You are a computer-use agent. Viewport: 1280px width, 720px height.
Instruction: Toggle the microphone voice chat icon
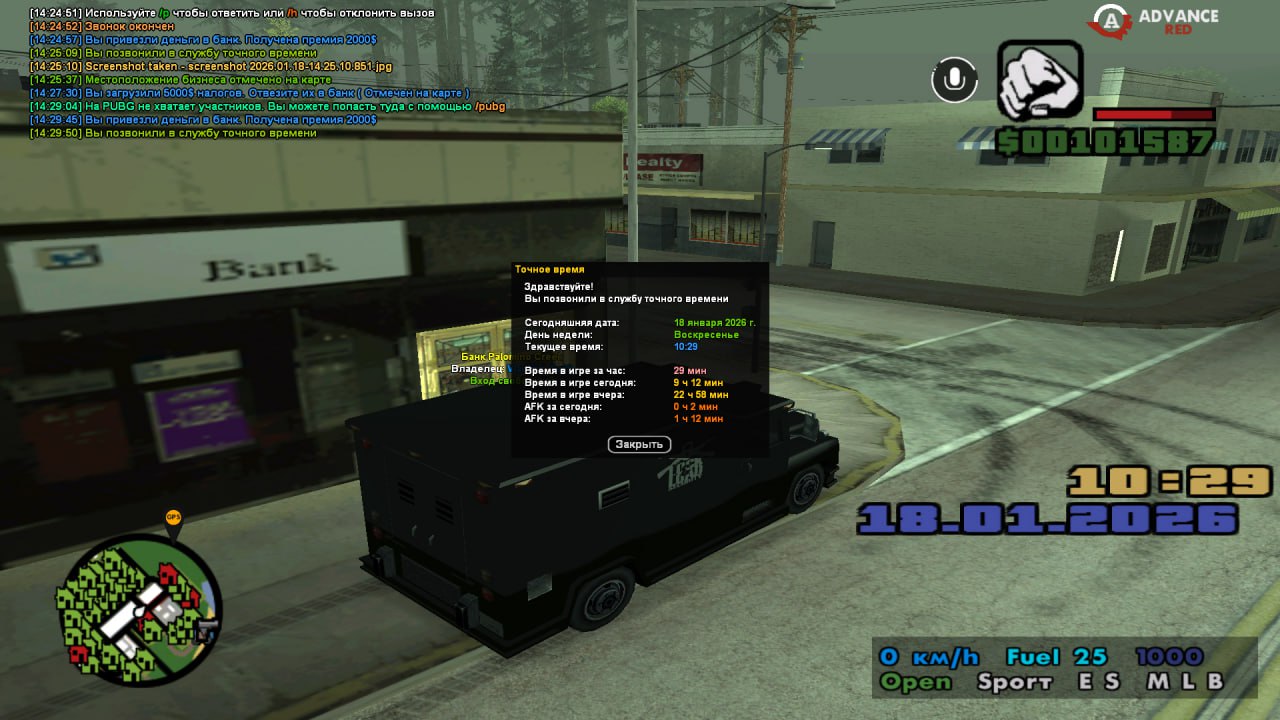pyautogui.click(x=954, y=80)
